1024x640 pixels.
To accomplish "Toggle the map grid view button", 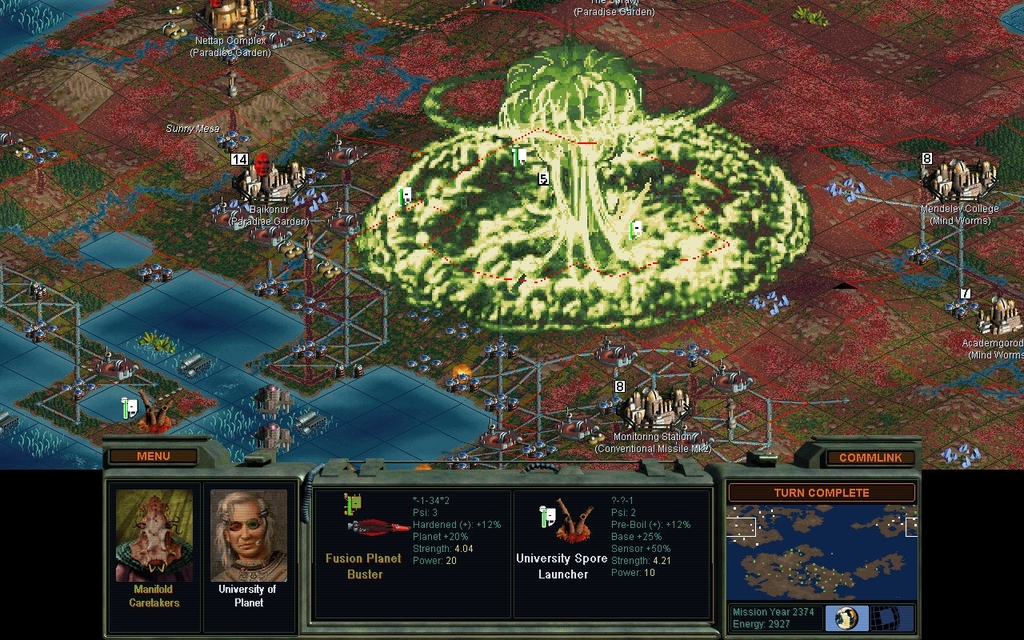I will tap(885, 617).
